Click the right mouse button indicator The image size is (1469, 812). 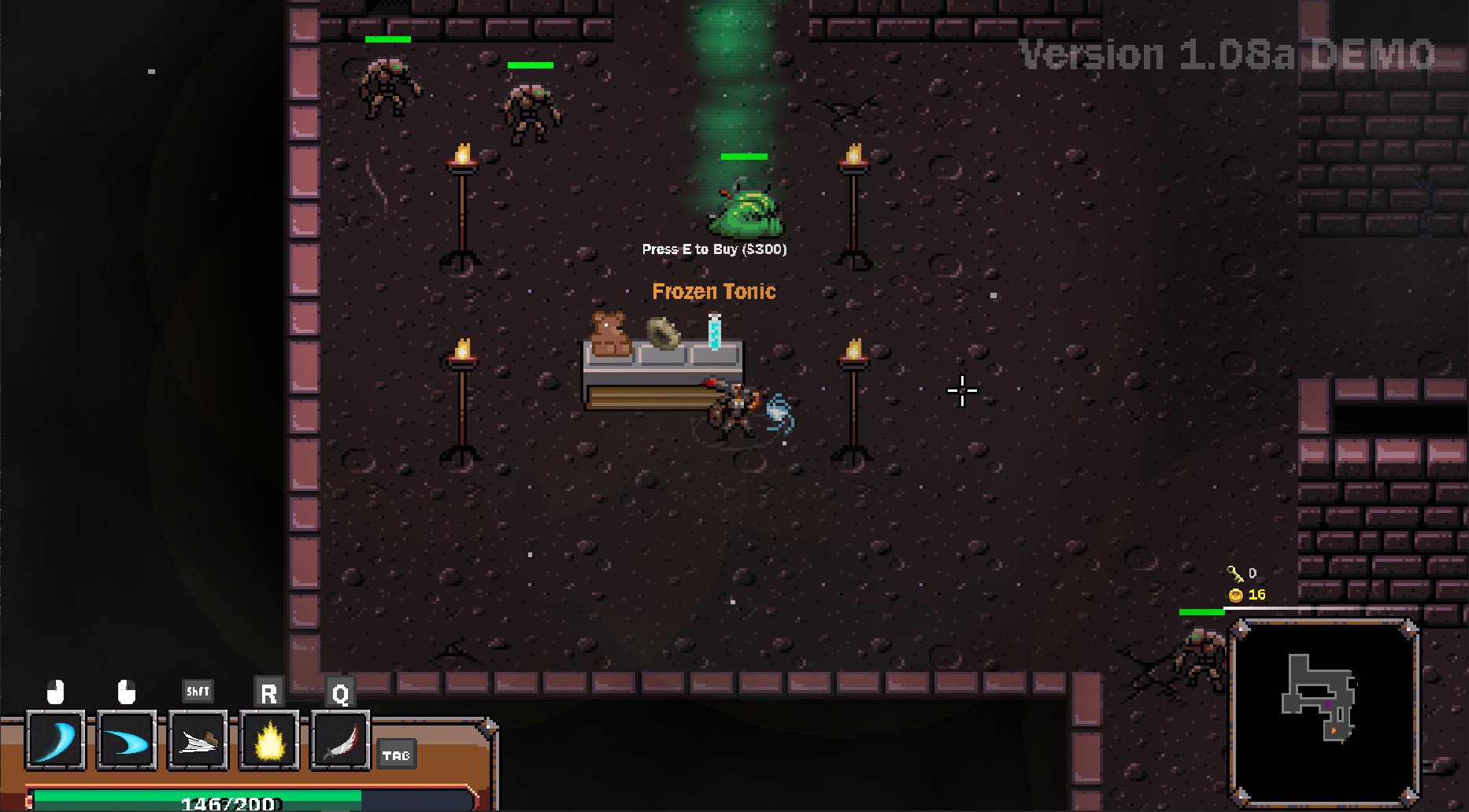click(x=126, y=693)
